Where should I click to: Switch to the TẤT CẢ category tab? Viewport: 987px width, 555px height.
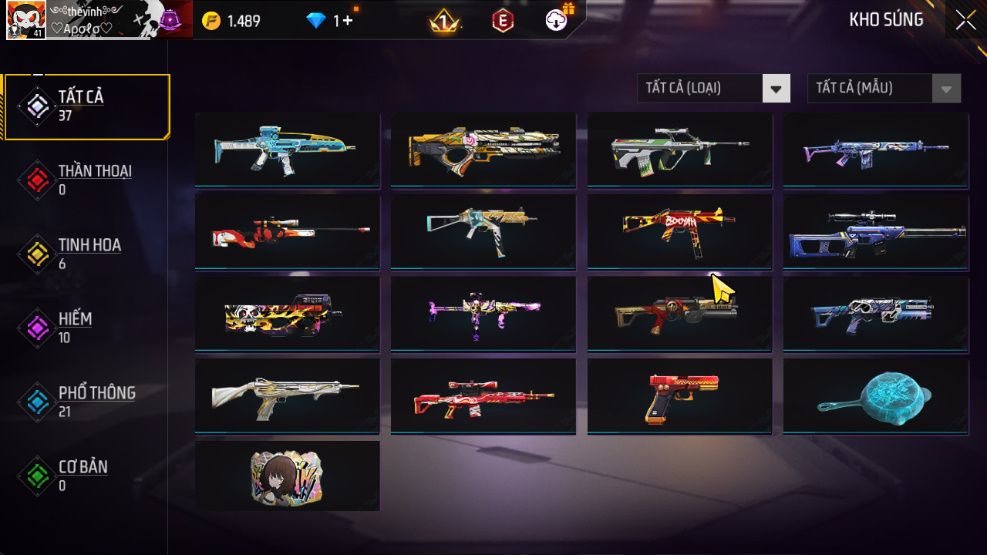(85, 106)
